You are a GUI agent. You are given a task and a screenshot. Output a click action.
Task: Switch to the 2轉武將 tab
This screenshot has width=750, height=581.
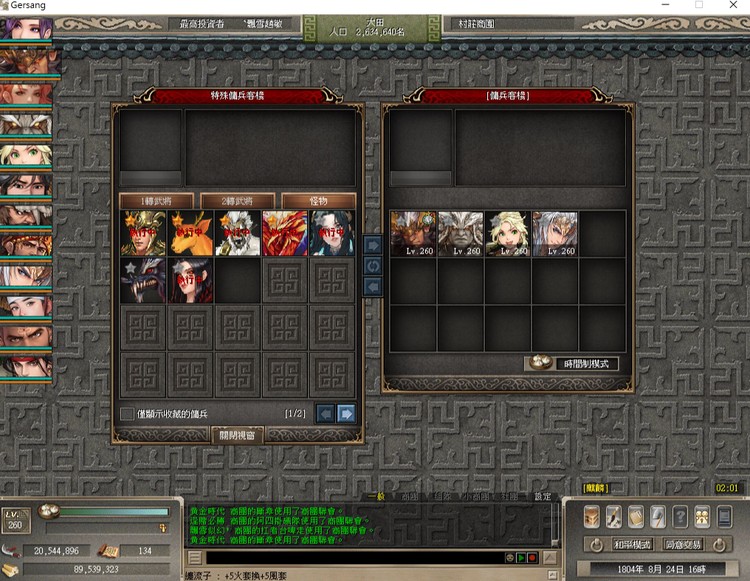point(238,201)
